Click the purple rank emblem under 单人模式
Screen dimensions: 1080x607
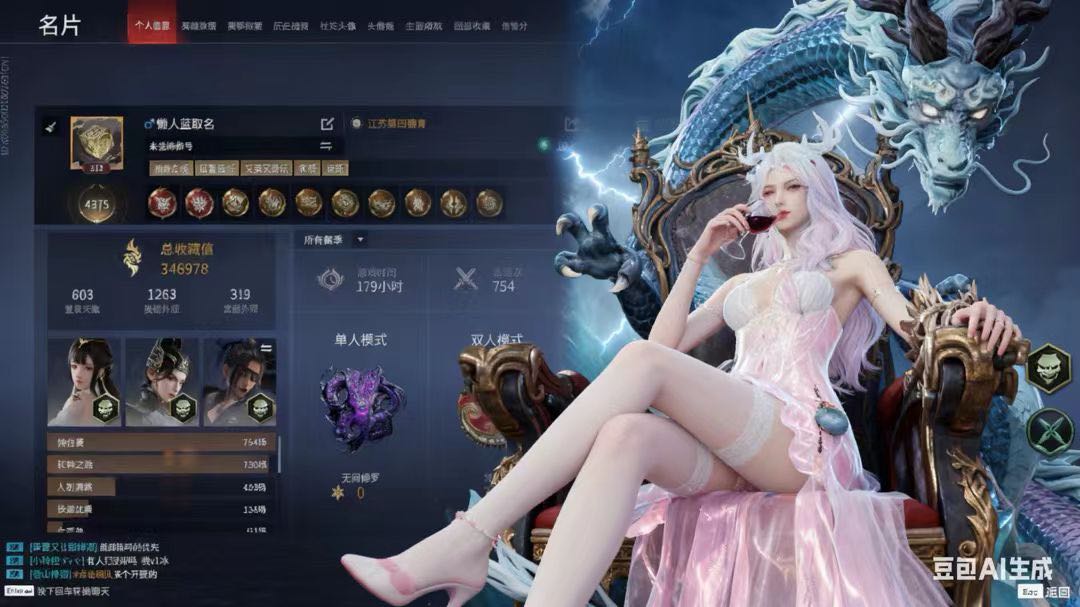pyautogui.click(x=361, y=405)
